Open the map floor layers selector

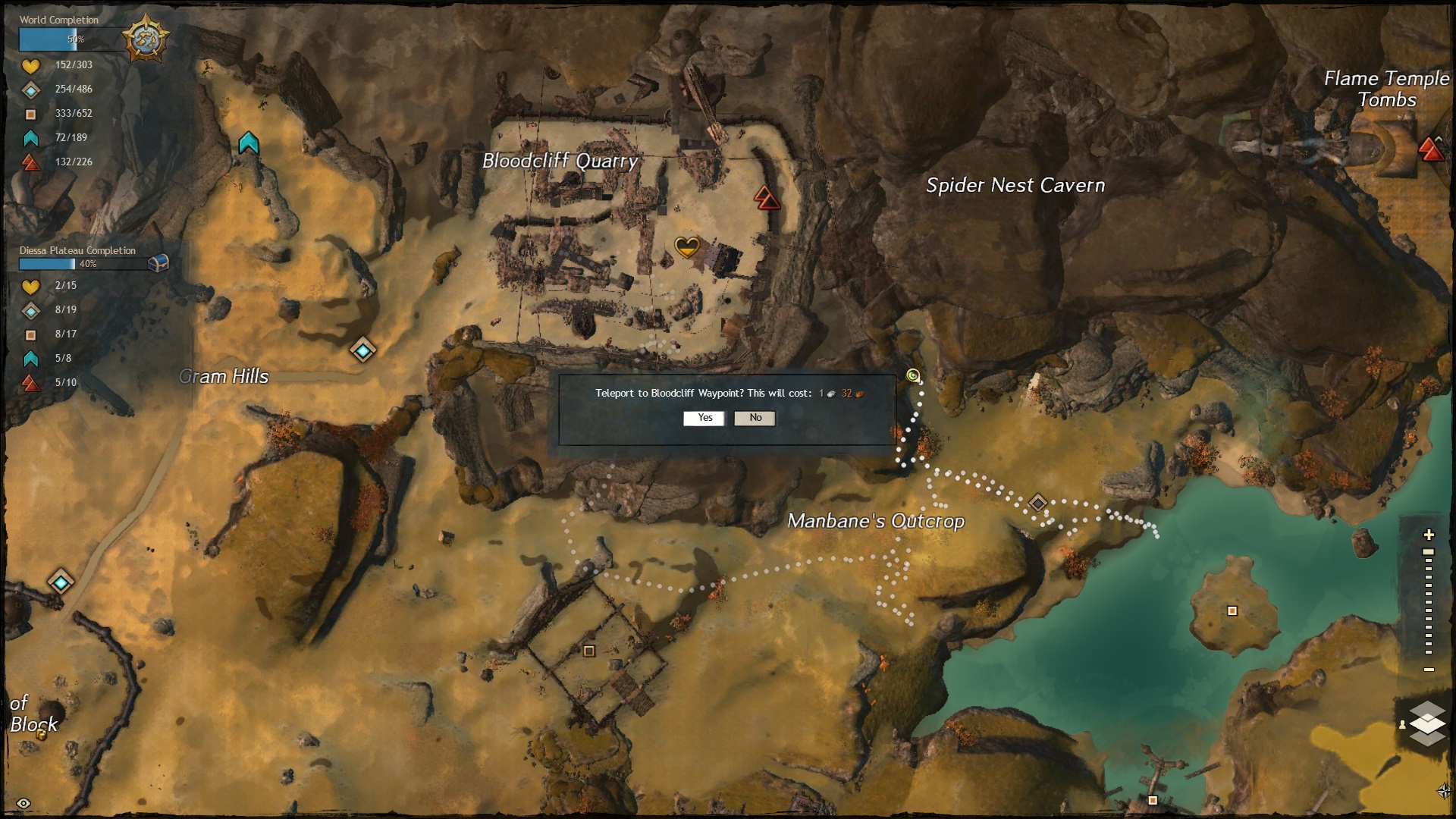point(1427,723)
